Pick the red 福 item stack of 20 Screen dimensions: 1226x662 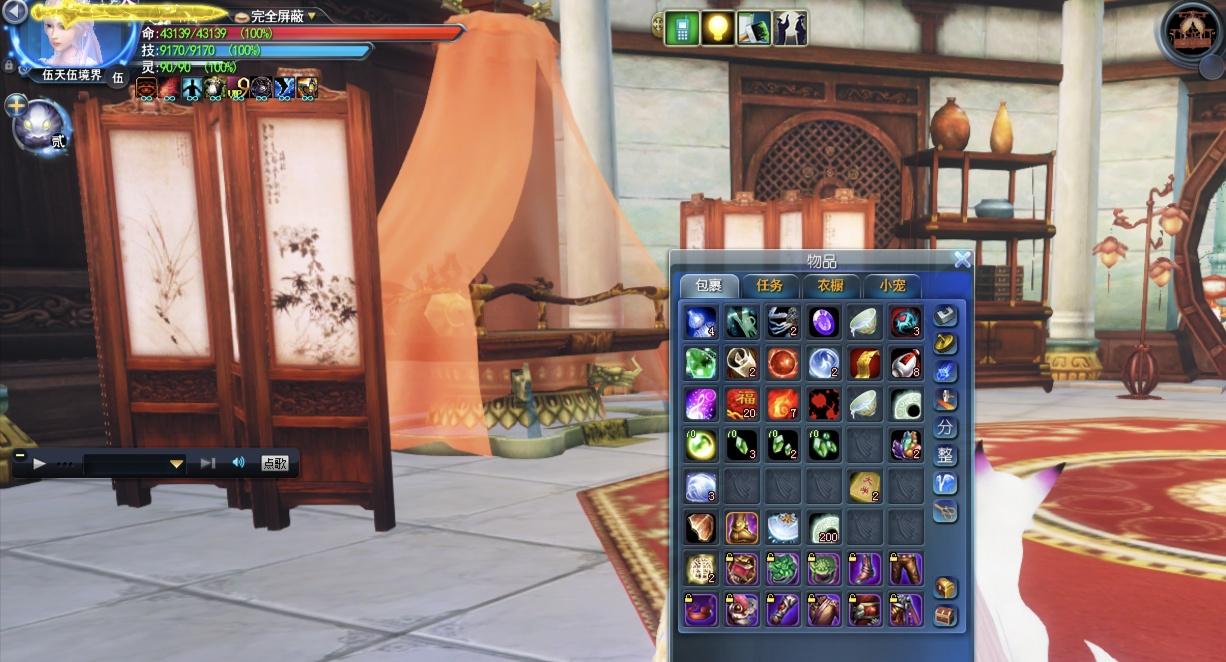pyautogui.click(x=742, y=403)
